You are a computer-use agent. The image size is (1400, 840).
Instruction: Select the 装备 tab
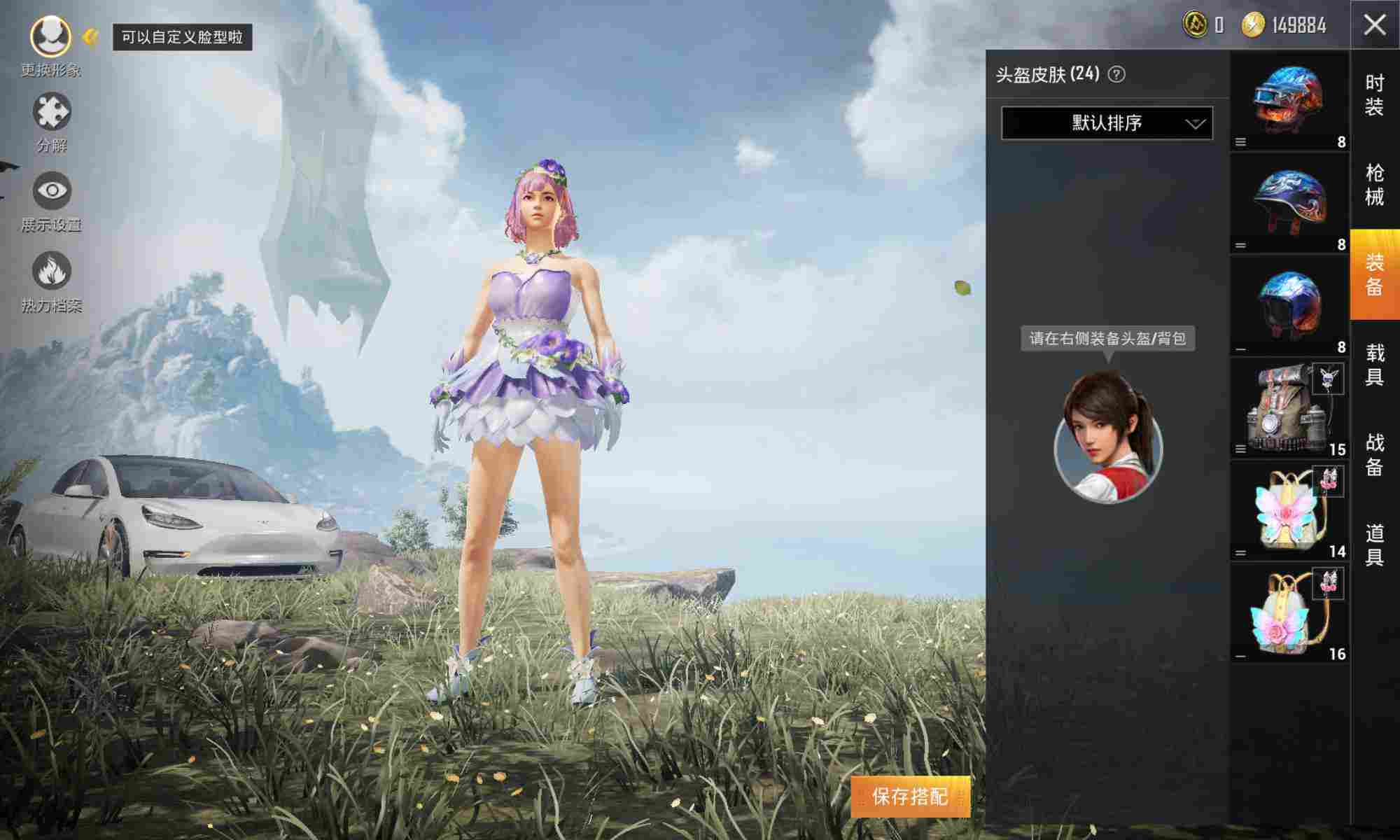[x=1375, y=274]
